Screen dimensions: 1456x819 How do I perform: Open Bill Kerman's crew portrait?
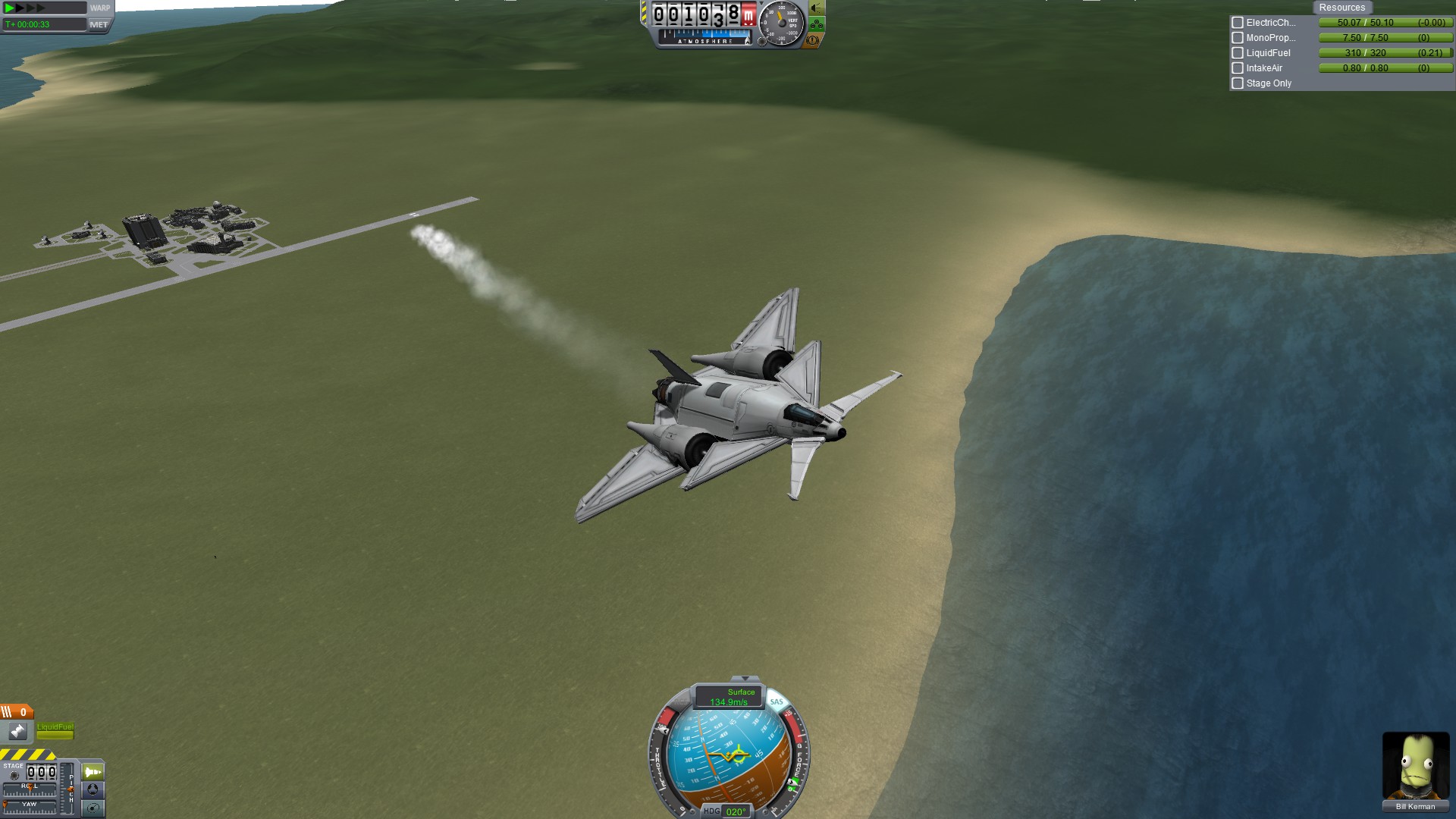coord(1415,766)
